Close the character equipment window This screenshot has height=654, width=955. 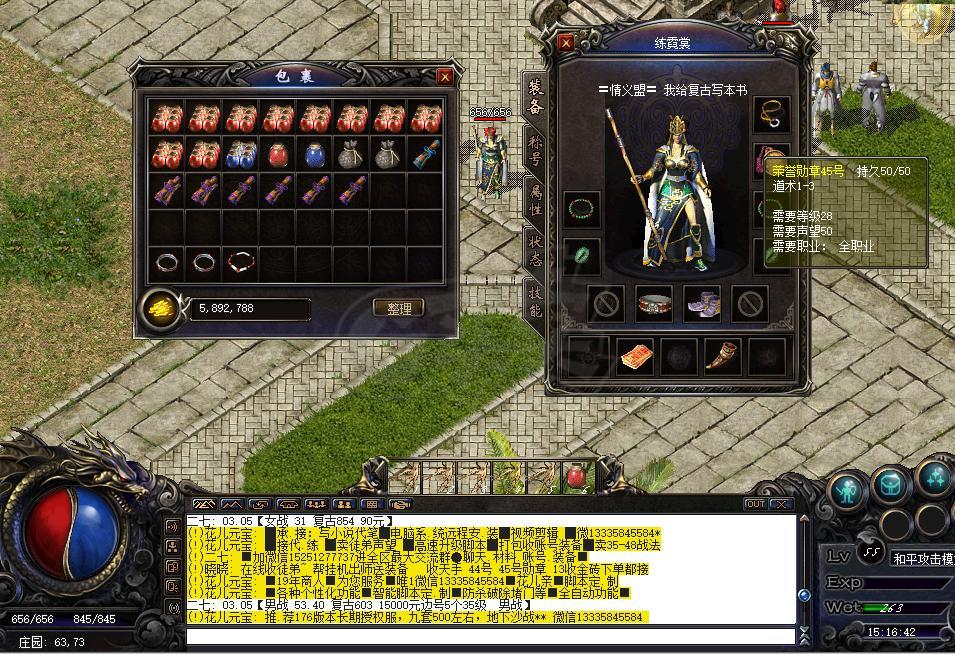pos(566,43)
